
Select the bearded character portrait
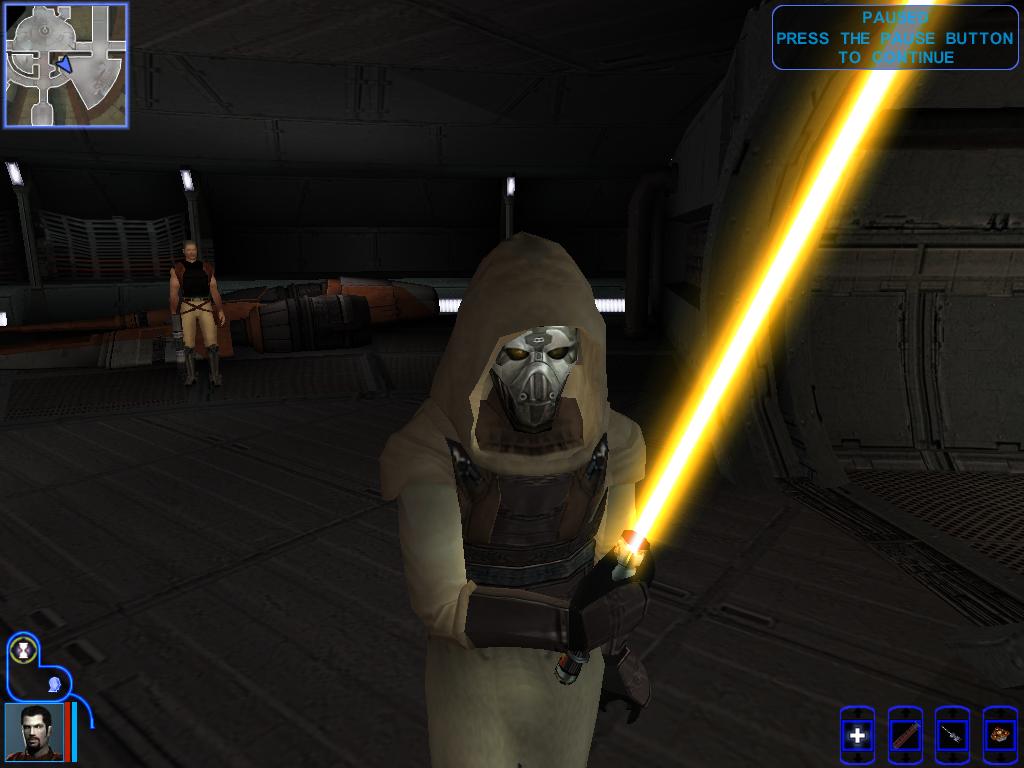coord(34,731)
